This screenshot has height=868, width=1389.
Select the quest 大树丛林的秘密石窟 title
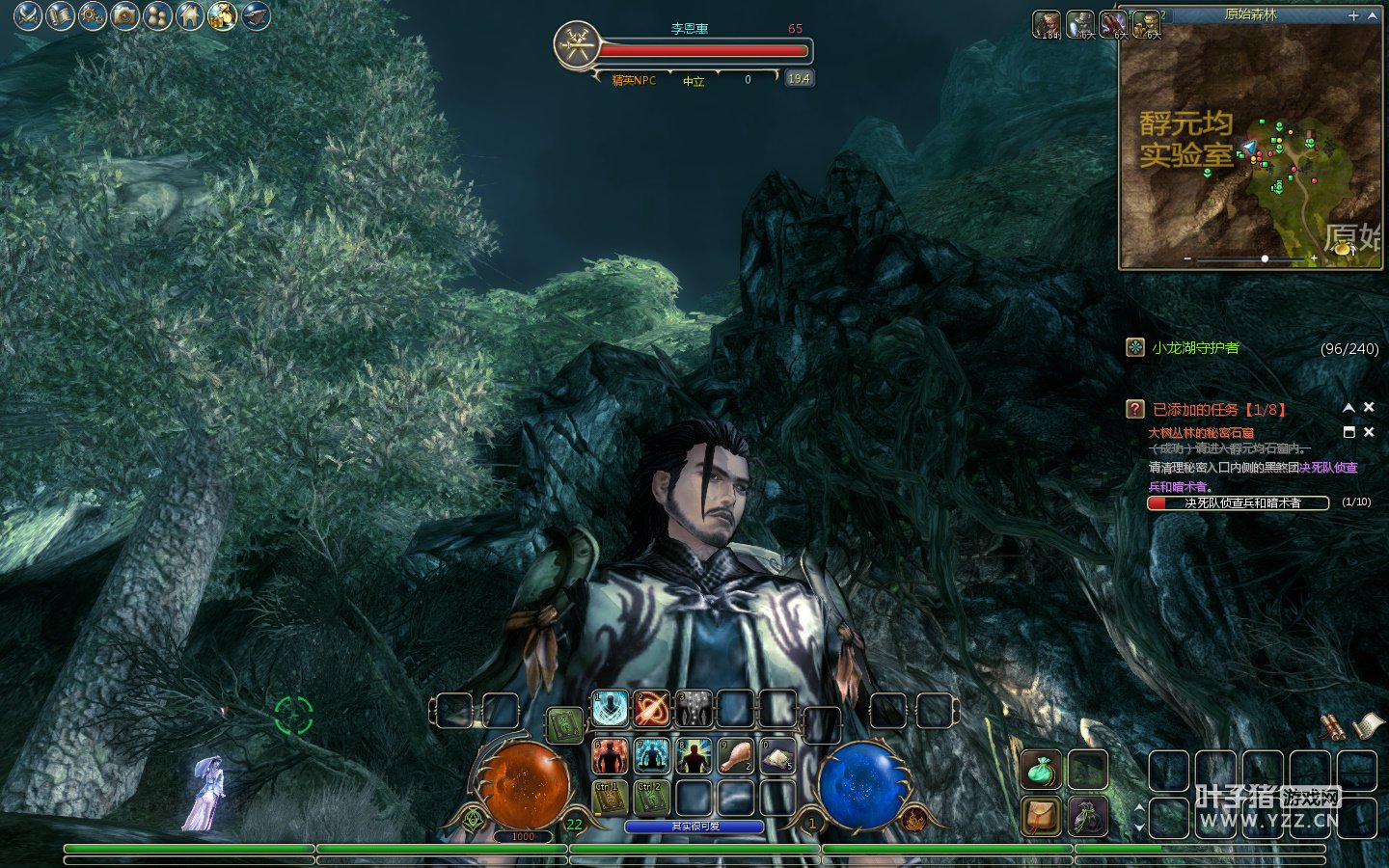pyautogui.click(x=1201, y=433)
